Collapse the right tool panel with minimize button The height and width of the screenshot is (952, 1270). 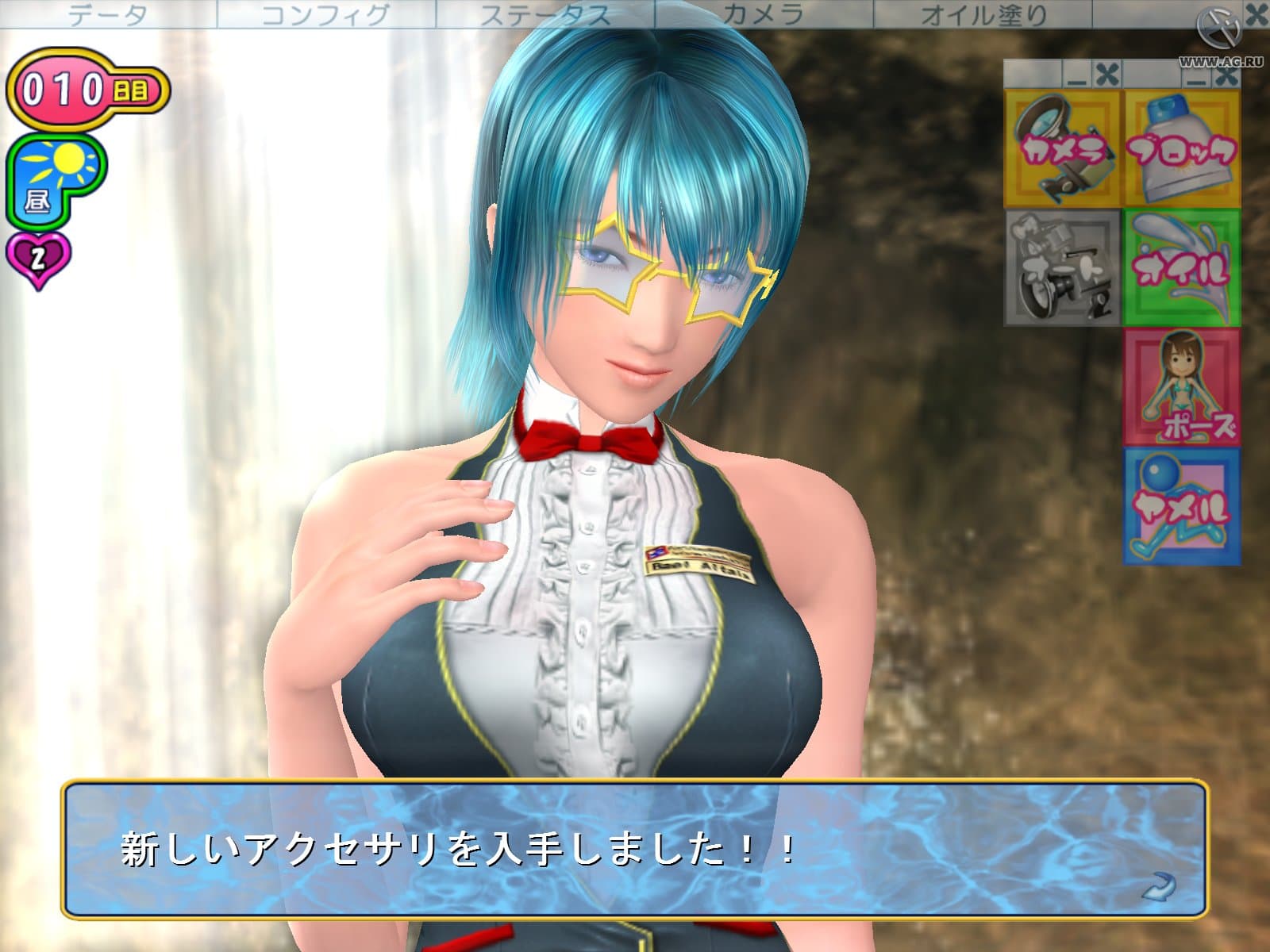1197,79
